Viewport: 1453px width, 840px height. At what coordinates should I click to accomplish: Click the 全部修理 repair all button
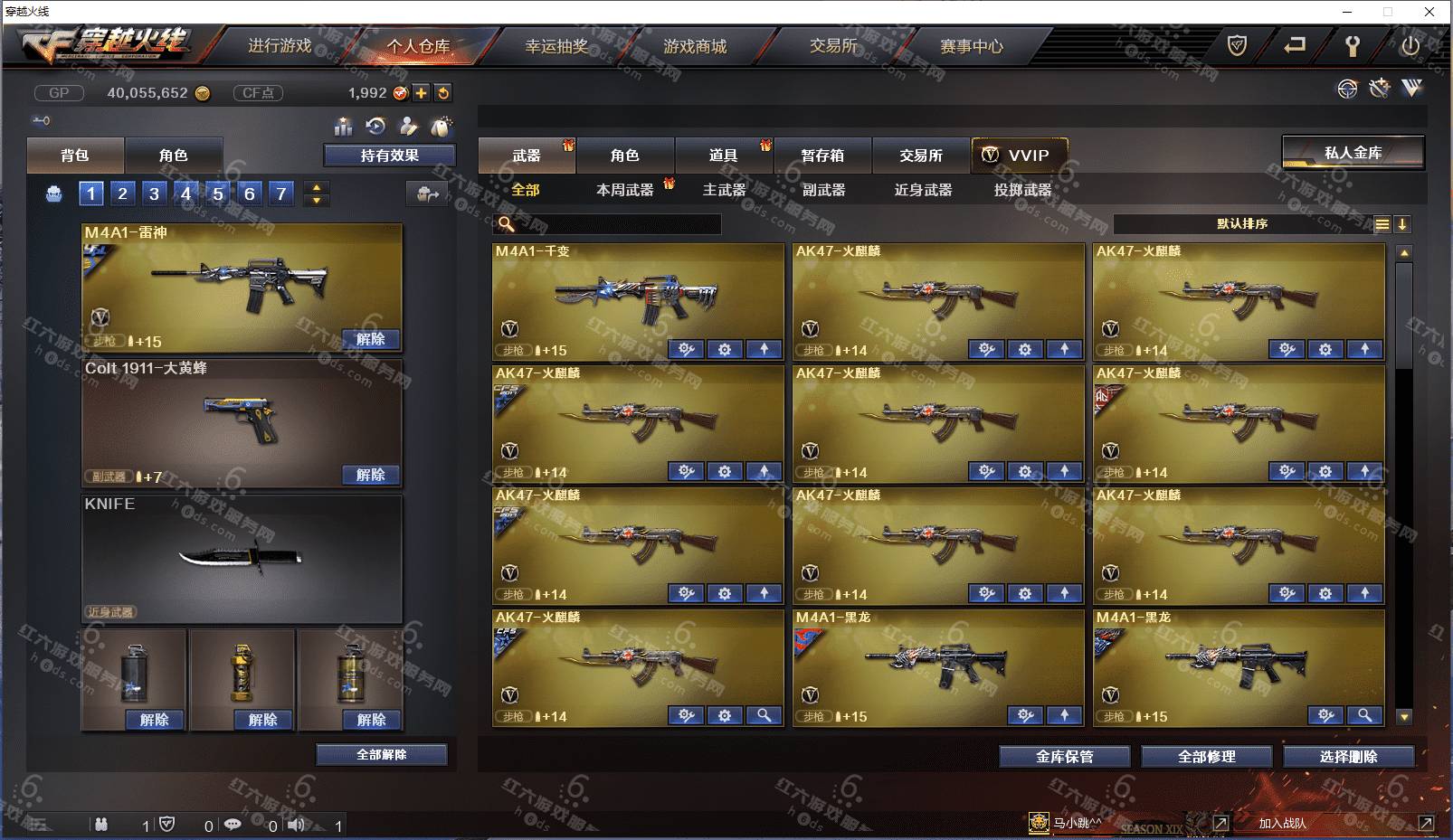[x=1206, y=757]
